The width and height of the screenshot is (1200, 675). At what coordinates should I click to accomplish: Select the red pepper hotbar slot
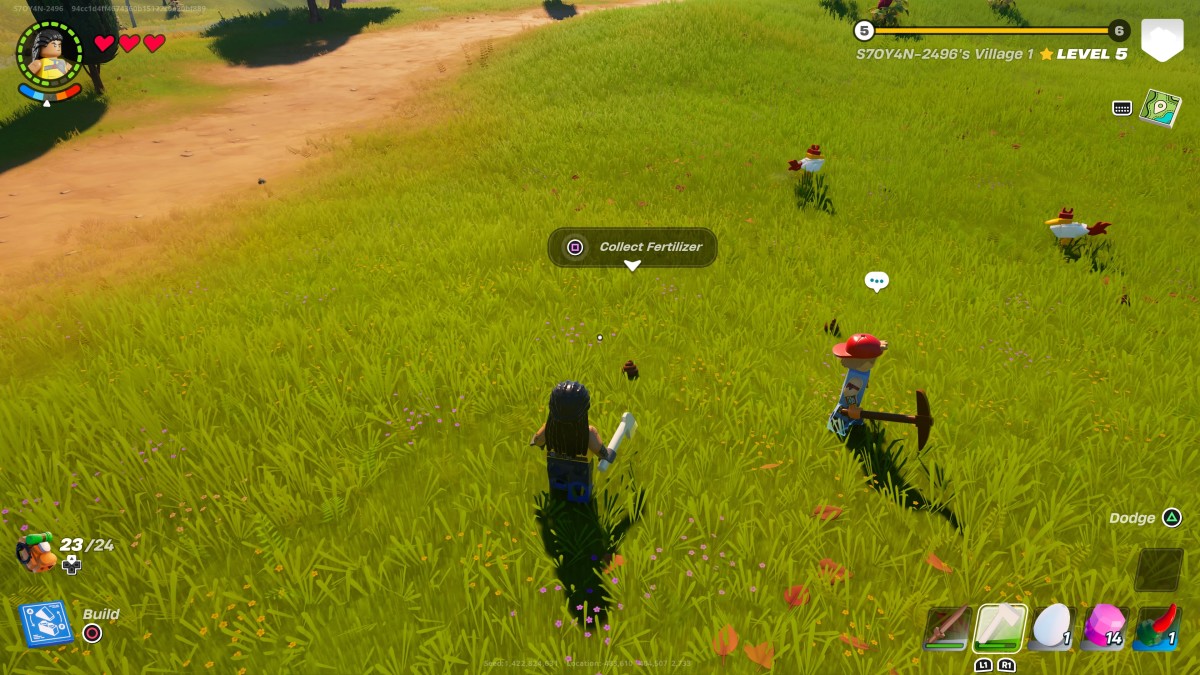click(x=1157, y=628)
